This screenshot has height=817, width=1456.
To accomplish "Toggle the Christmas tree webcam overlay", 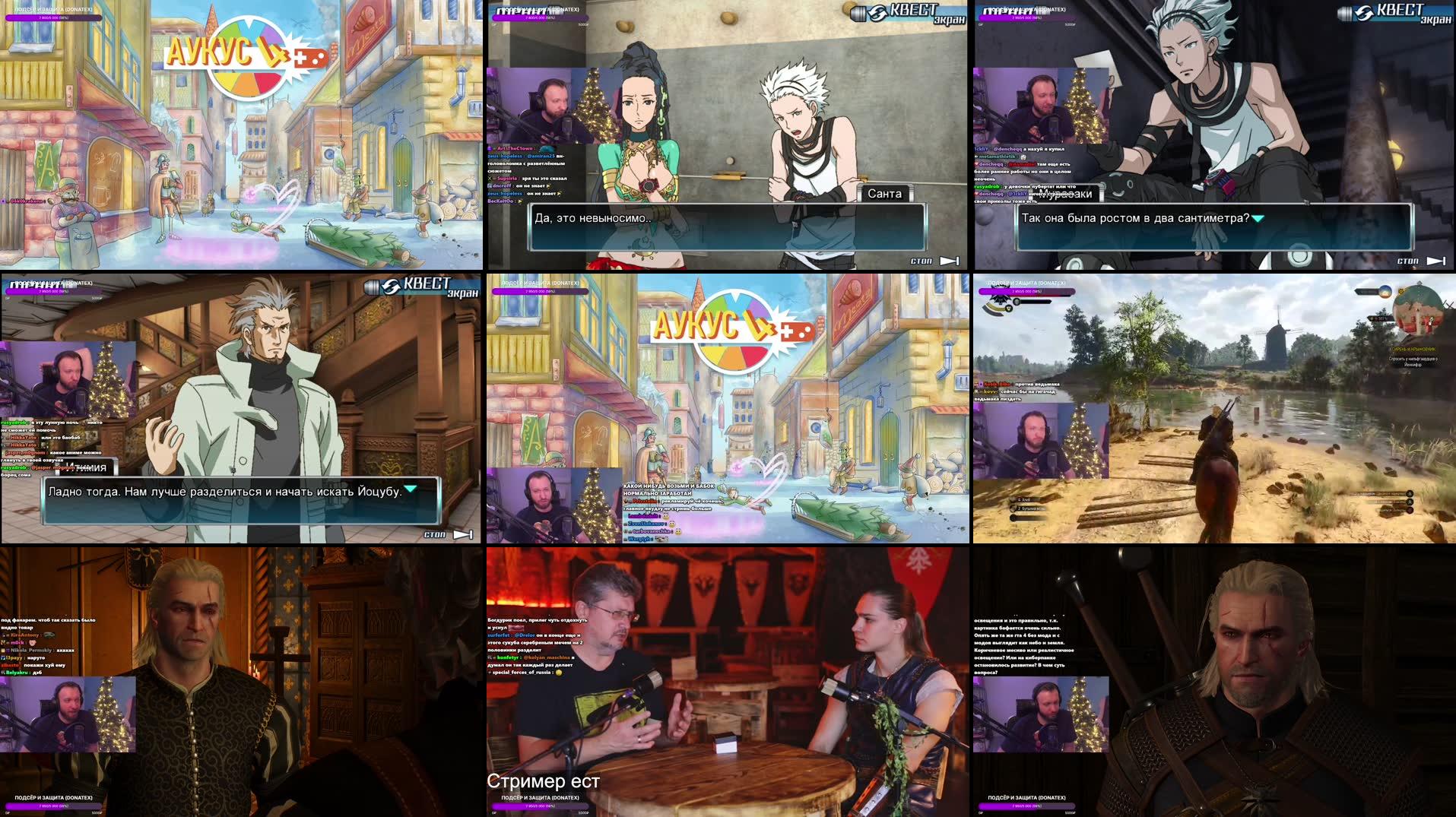I will click(593, 103).
